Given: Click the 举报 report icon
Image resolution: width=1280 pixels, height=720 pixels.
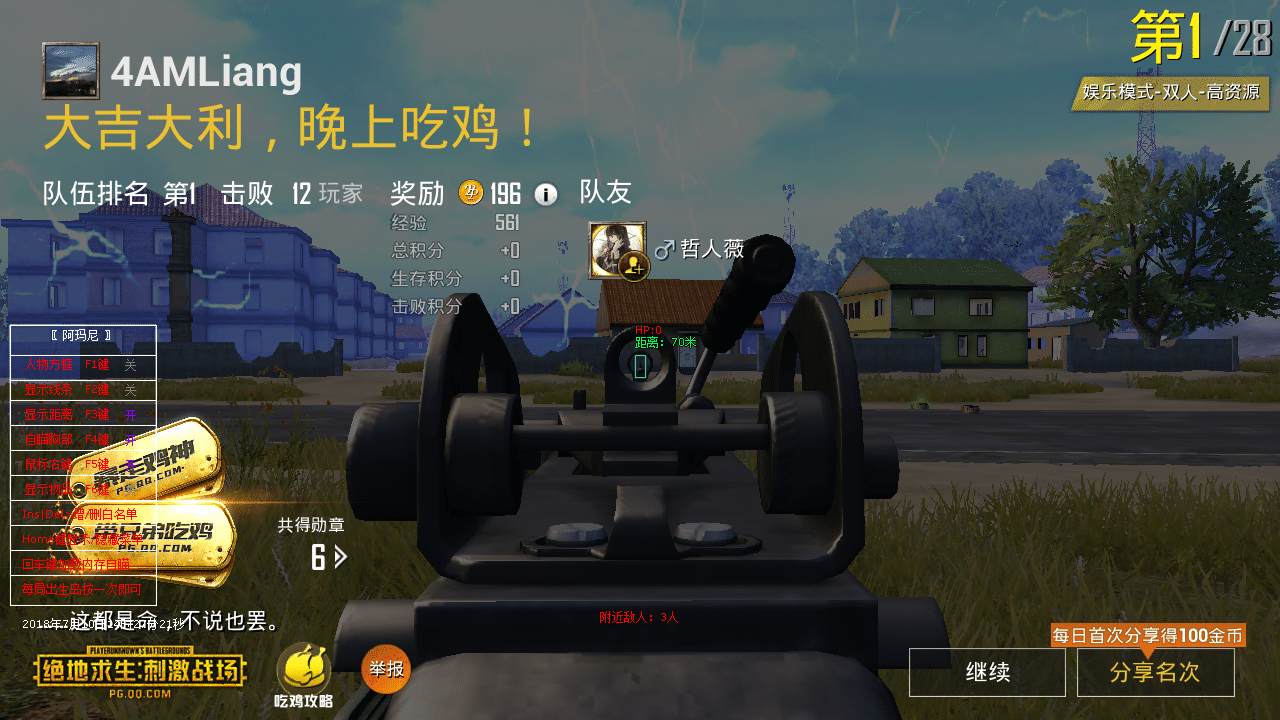Looking at the screenshot, I should point(384,669).
